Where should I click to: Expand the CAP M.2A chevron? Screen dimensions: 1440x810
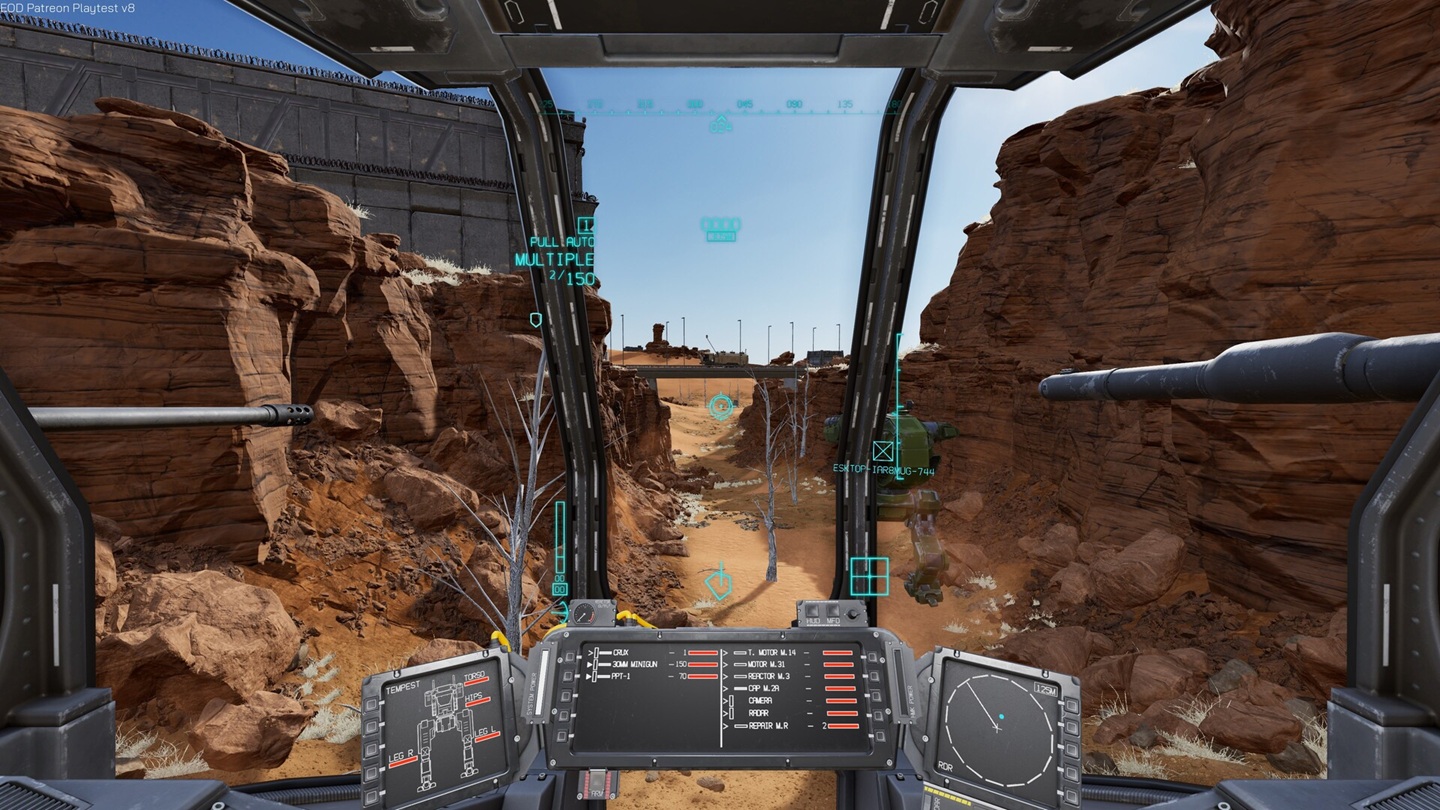(725, 688)
